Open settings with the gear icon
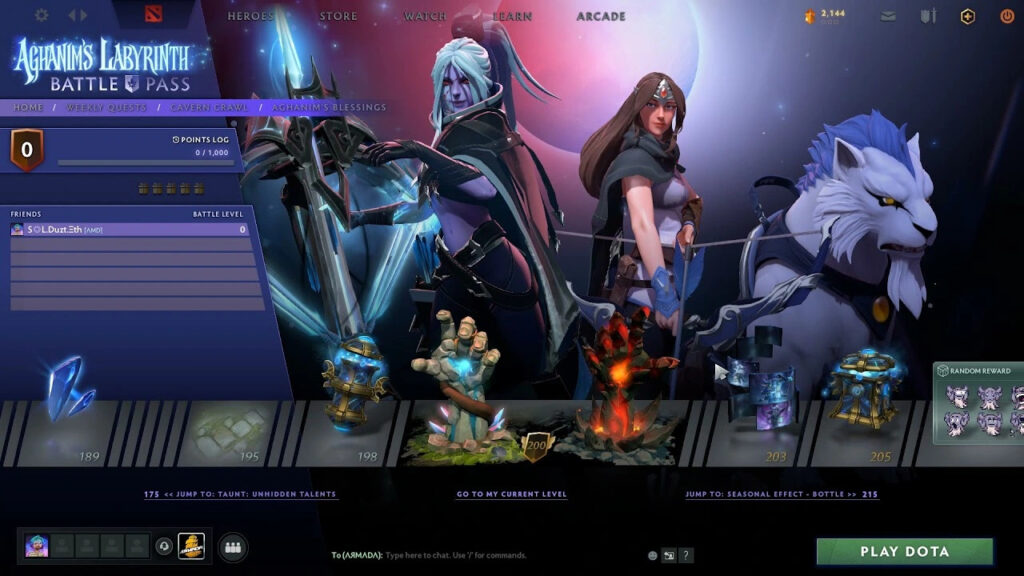 click(x=42, y=16)
